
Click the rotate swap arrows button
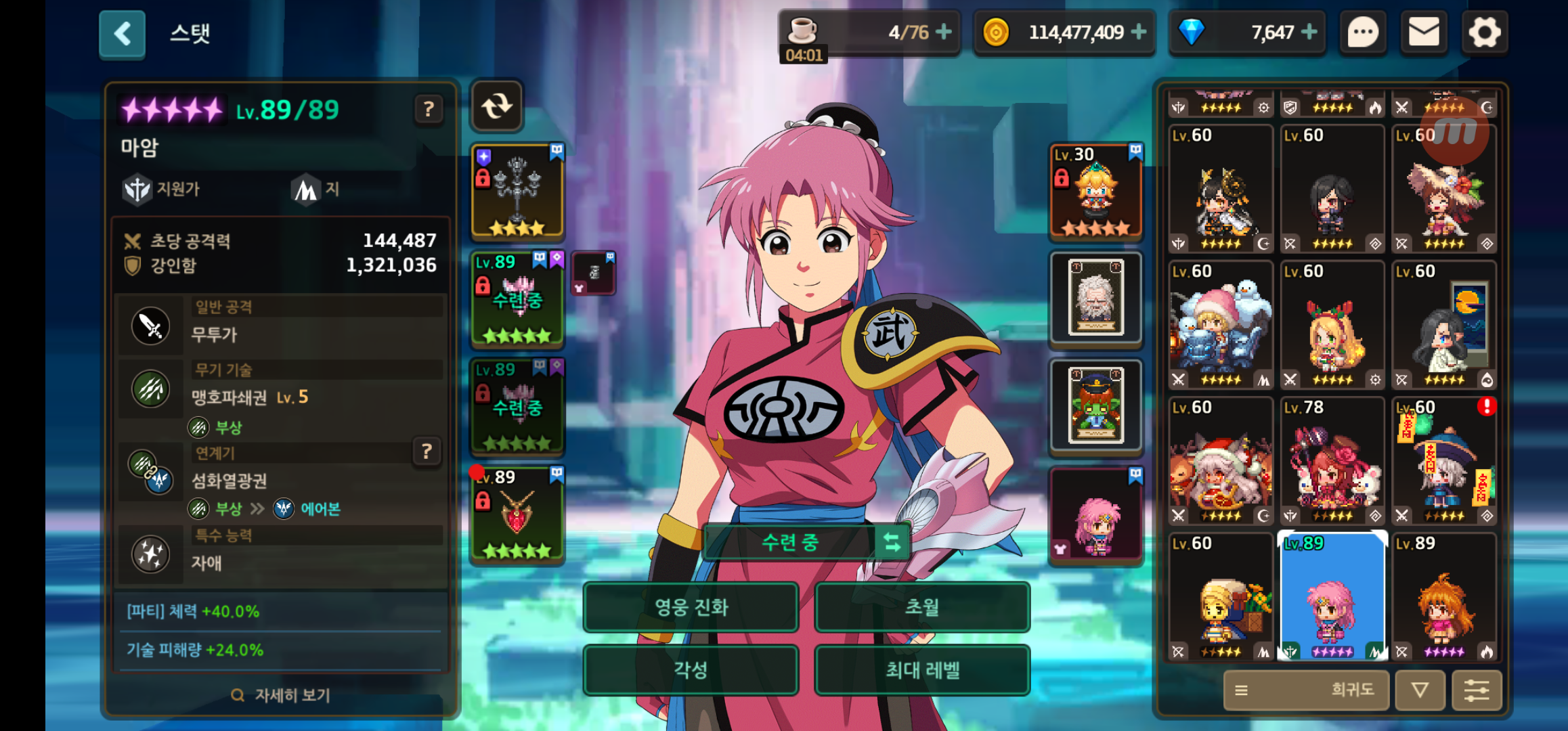coord(497,106)
